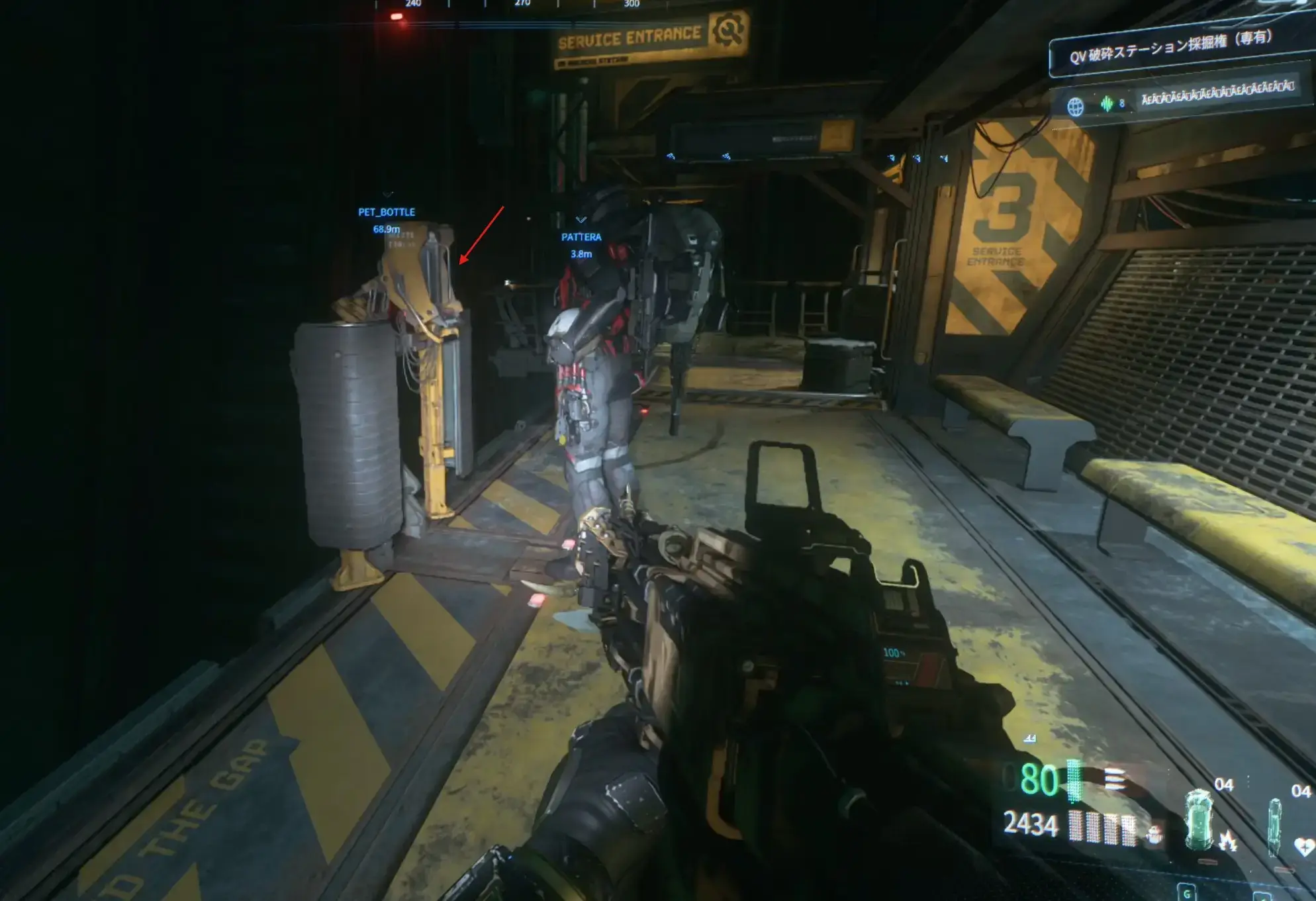
Task: Click the heart health status icon
Action: [1303, 847]
